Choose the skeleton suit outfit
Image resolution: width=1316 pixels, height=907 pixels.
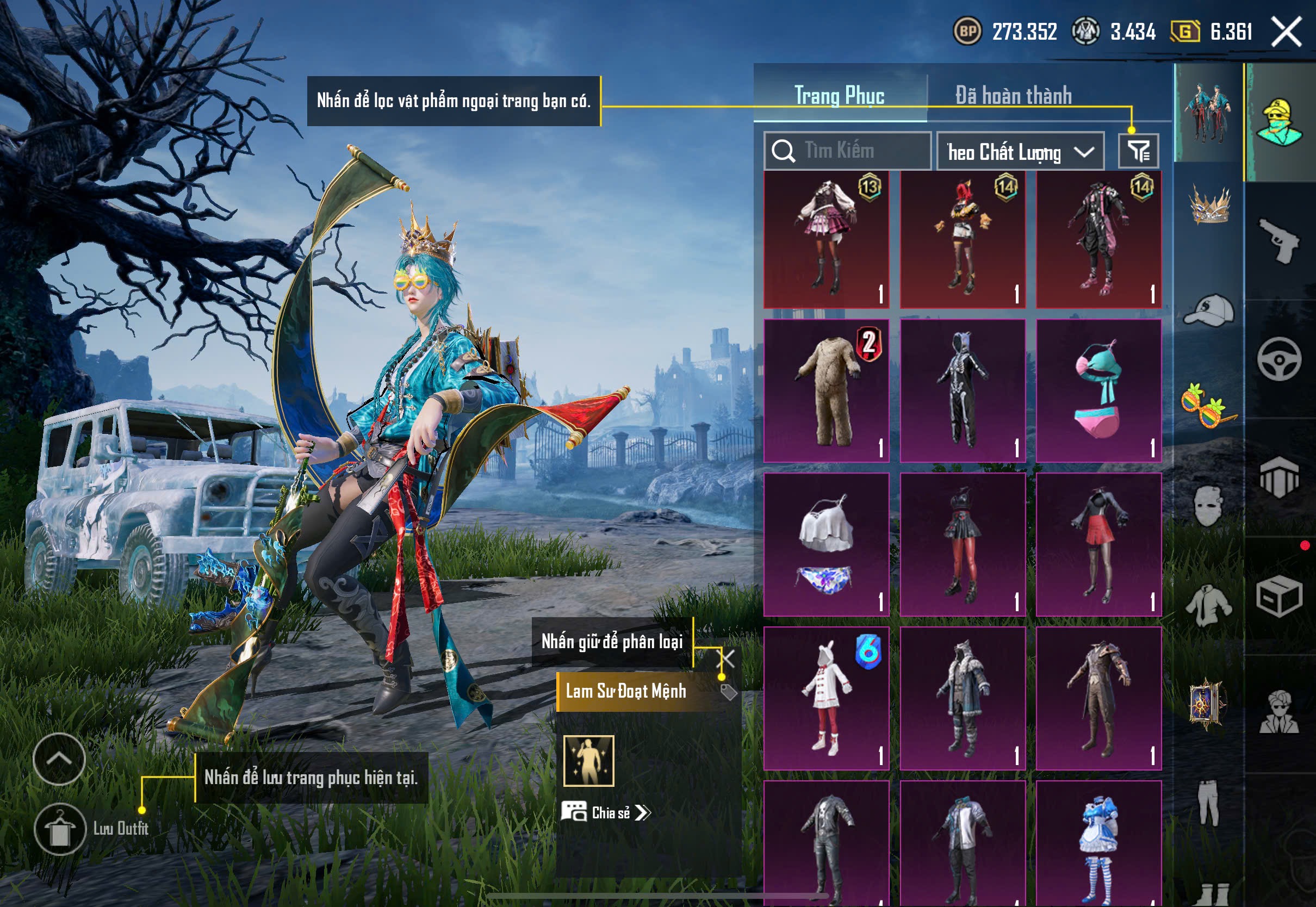(x=963, y=391)
